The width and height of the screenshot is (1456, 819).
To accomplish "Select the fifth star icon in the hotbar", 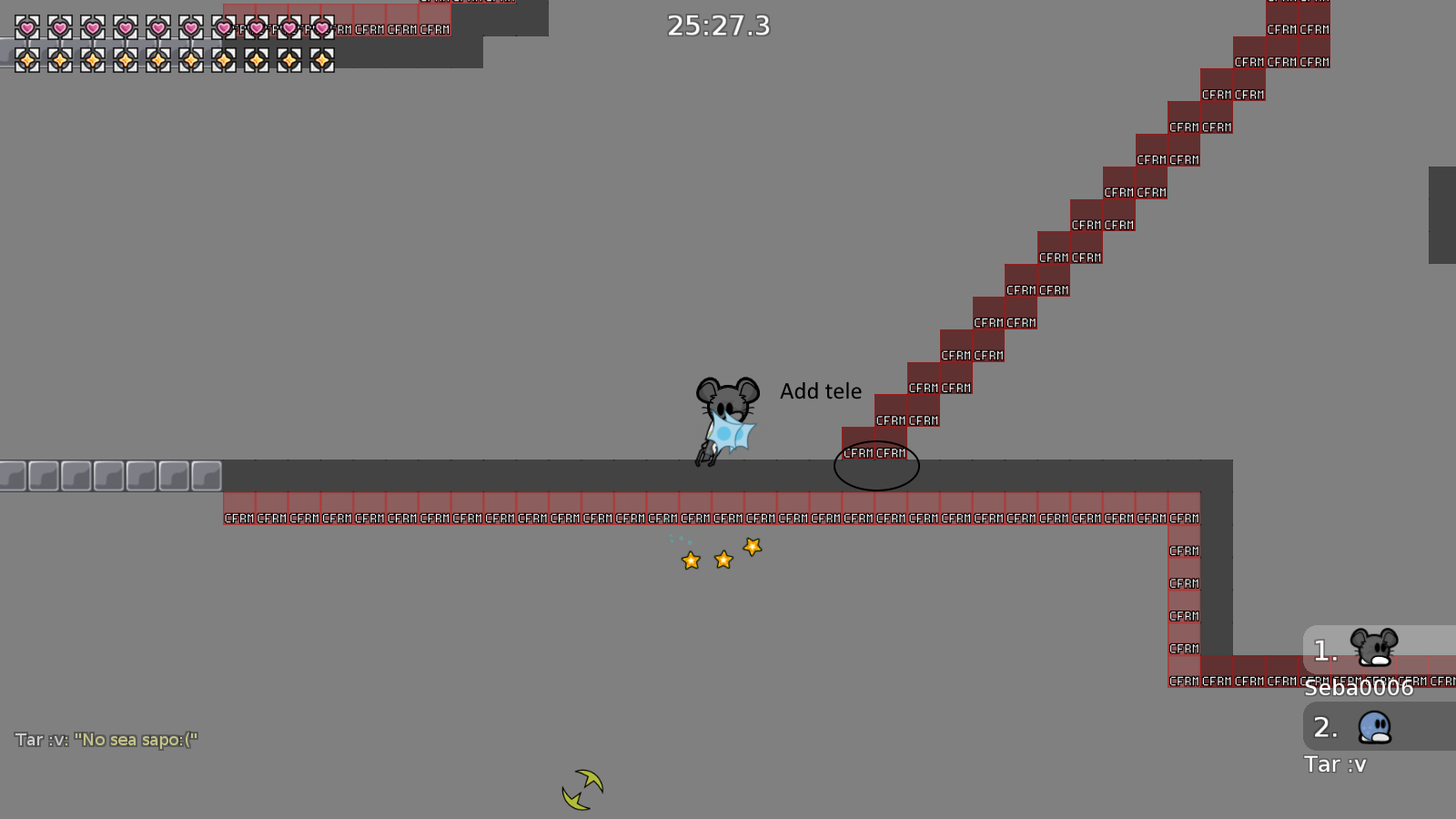I will [x=157, y=59].
